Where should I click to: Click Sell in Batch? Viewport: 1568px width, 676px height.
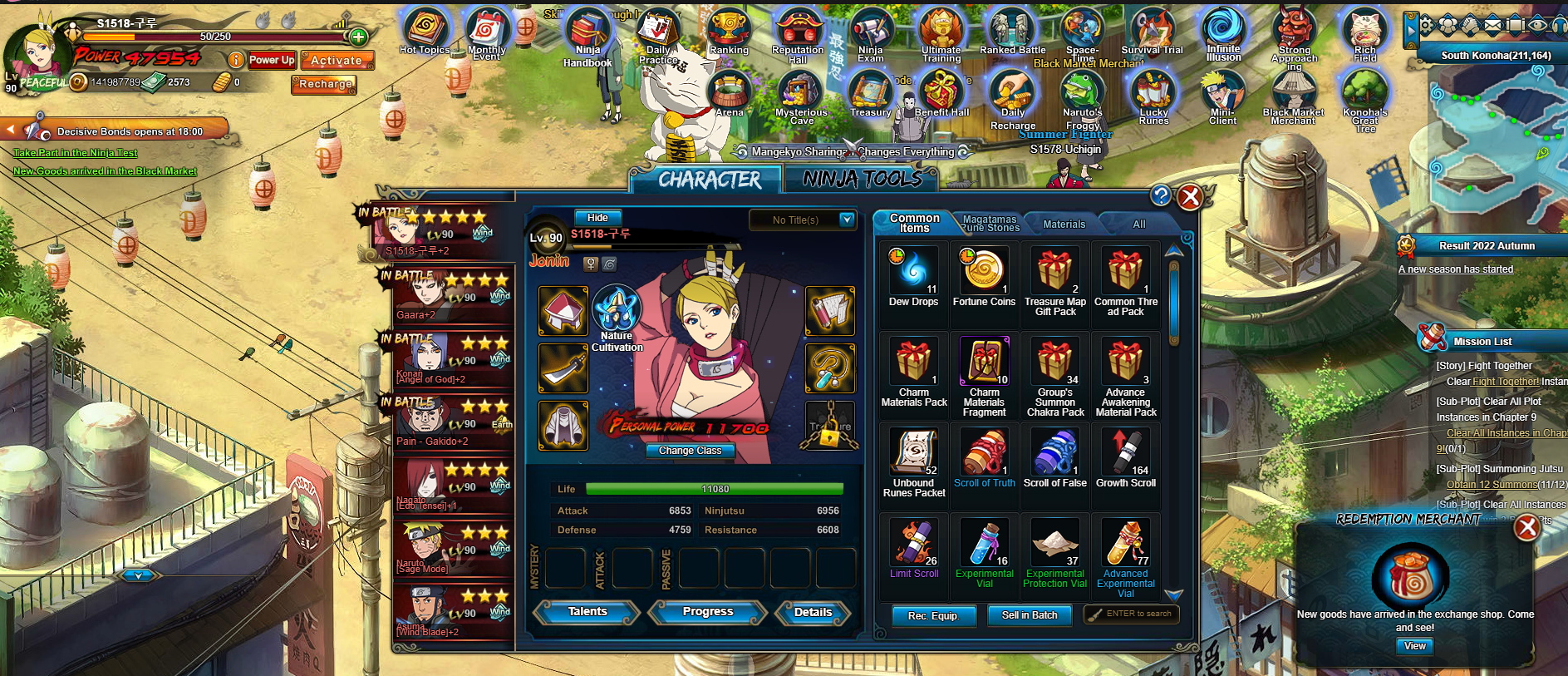pyautogui.click(x=1030, y=615)
